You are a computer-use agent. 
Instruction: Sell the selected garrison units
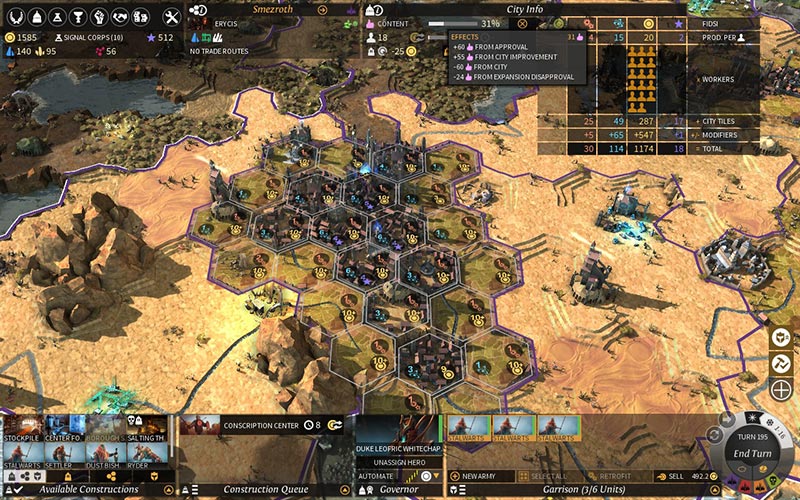coord(668,476)
